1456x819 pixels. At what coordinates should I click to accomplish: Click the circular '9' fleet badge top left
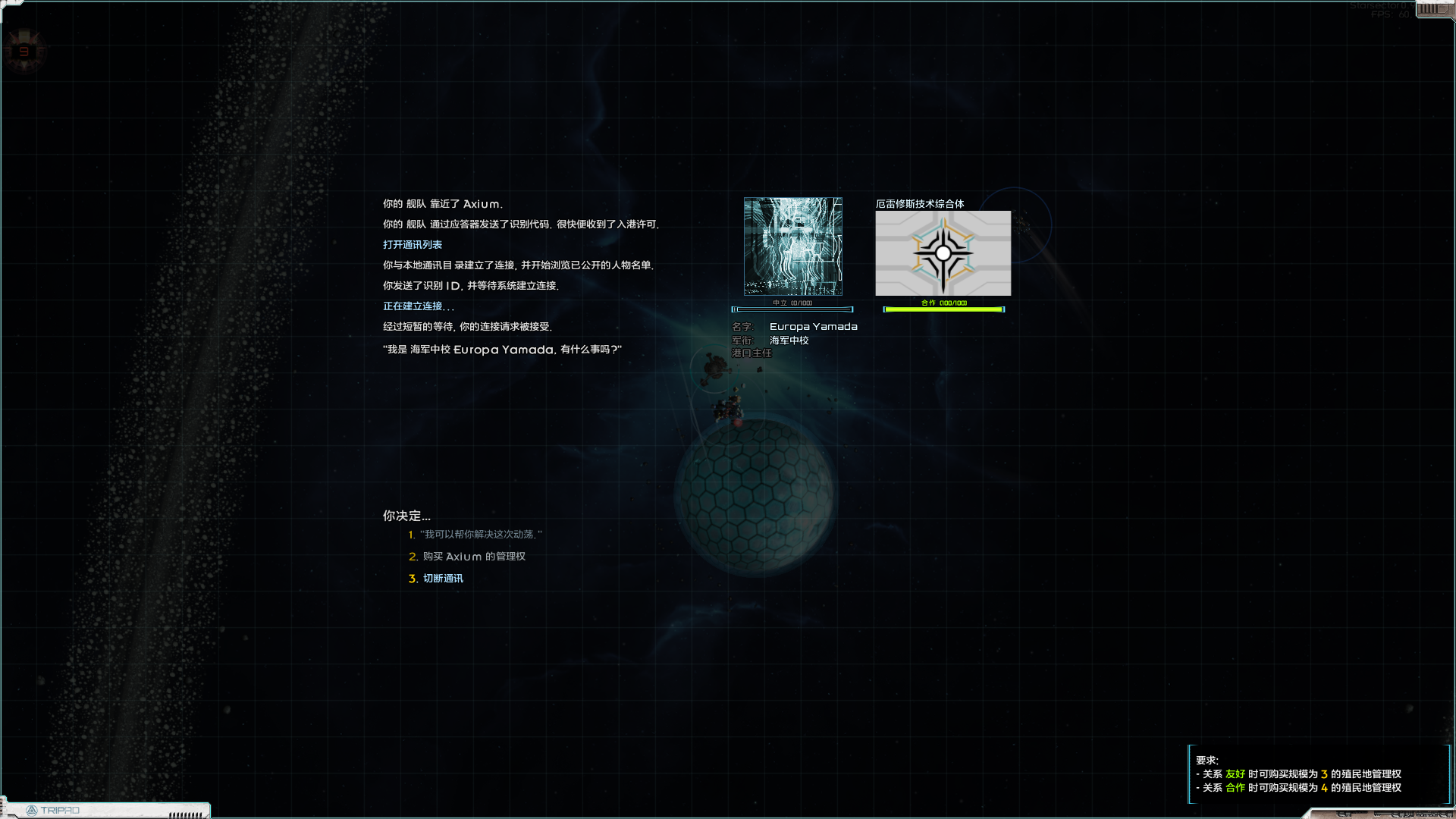(25, 51)
